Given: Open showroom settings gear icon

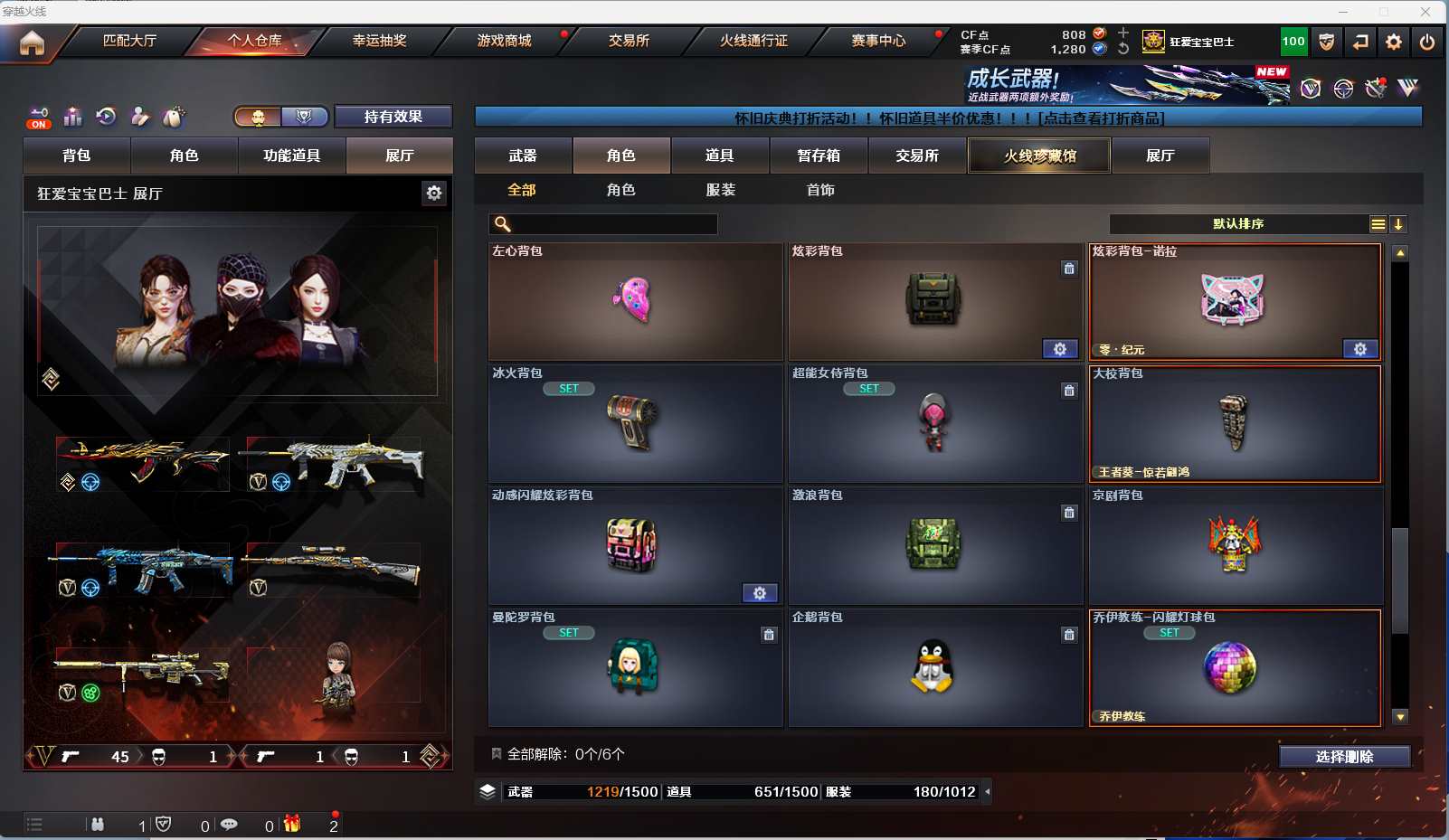Looking at the screenshot, I should coord(434,193).
